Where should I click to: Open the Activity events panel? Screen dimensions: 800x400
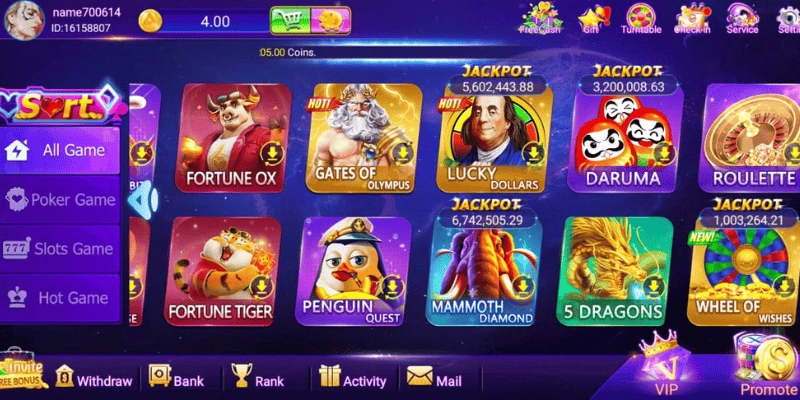tap(352, 379)
